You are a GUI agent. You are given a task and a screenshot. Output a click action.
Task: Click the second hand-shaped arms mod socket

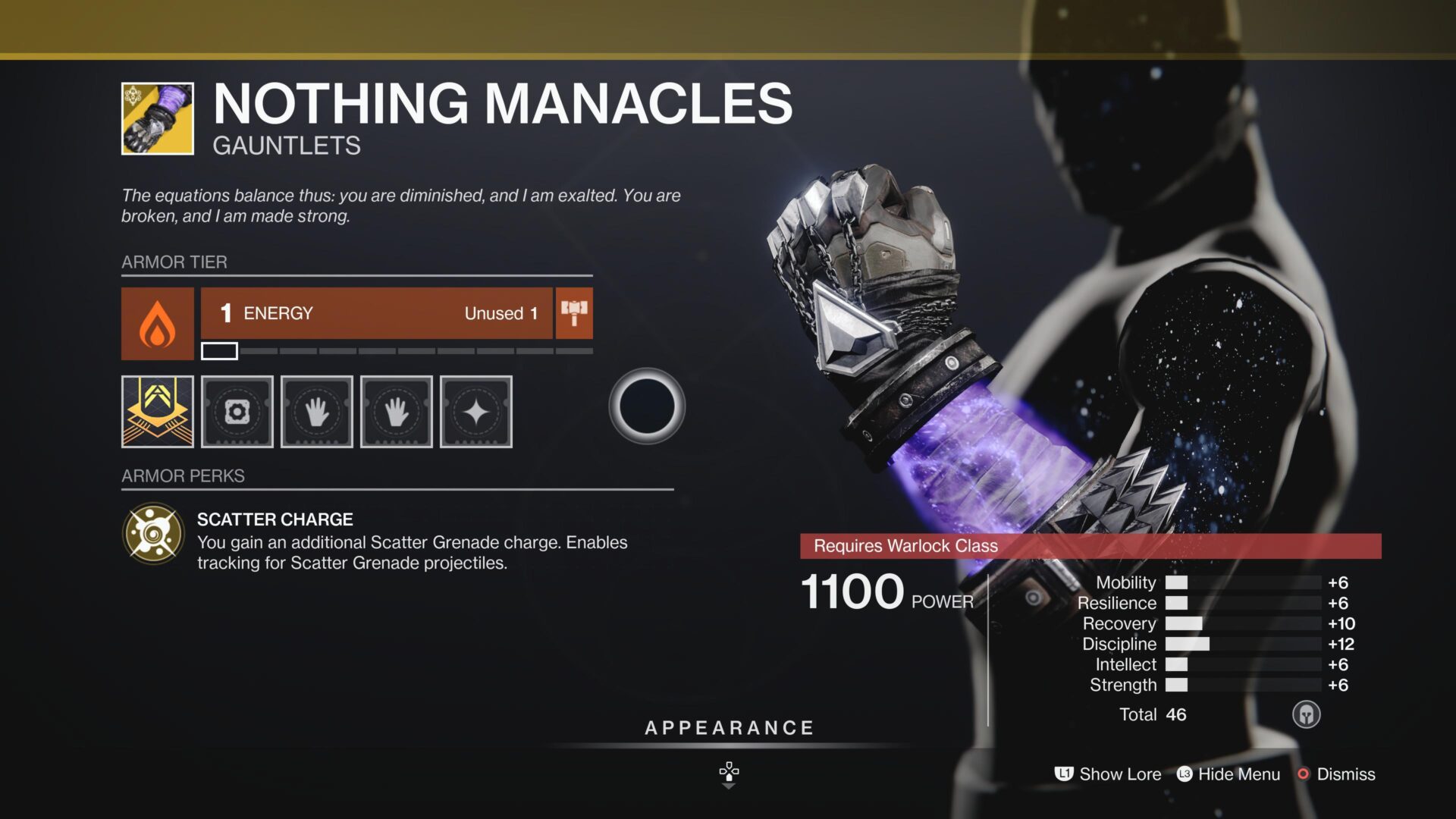point(397,412)
